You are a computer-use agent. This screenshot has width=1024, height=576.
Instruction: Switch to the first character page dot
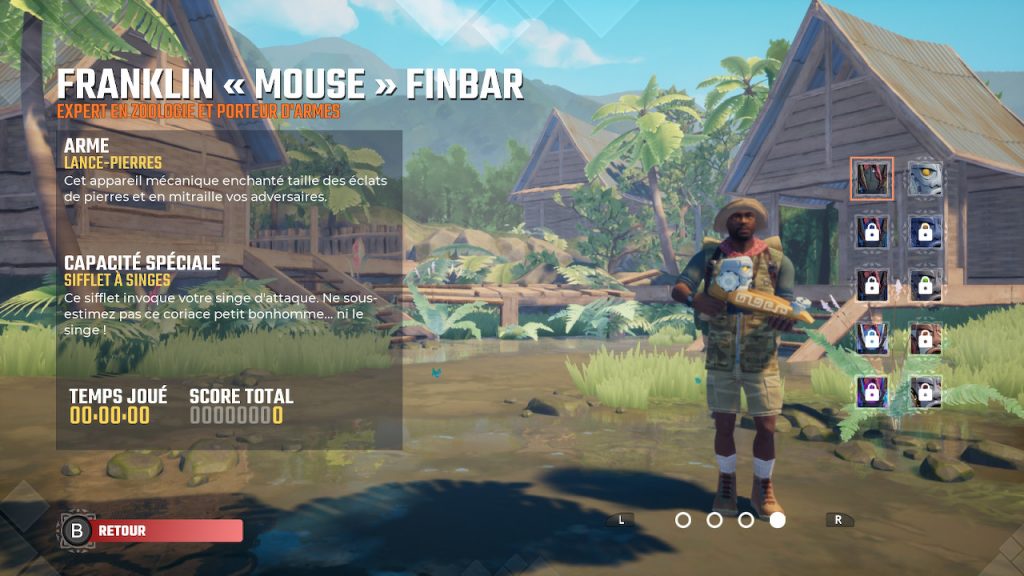click(683, 520)
